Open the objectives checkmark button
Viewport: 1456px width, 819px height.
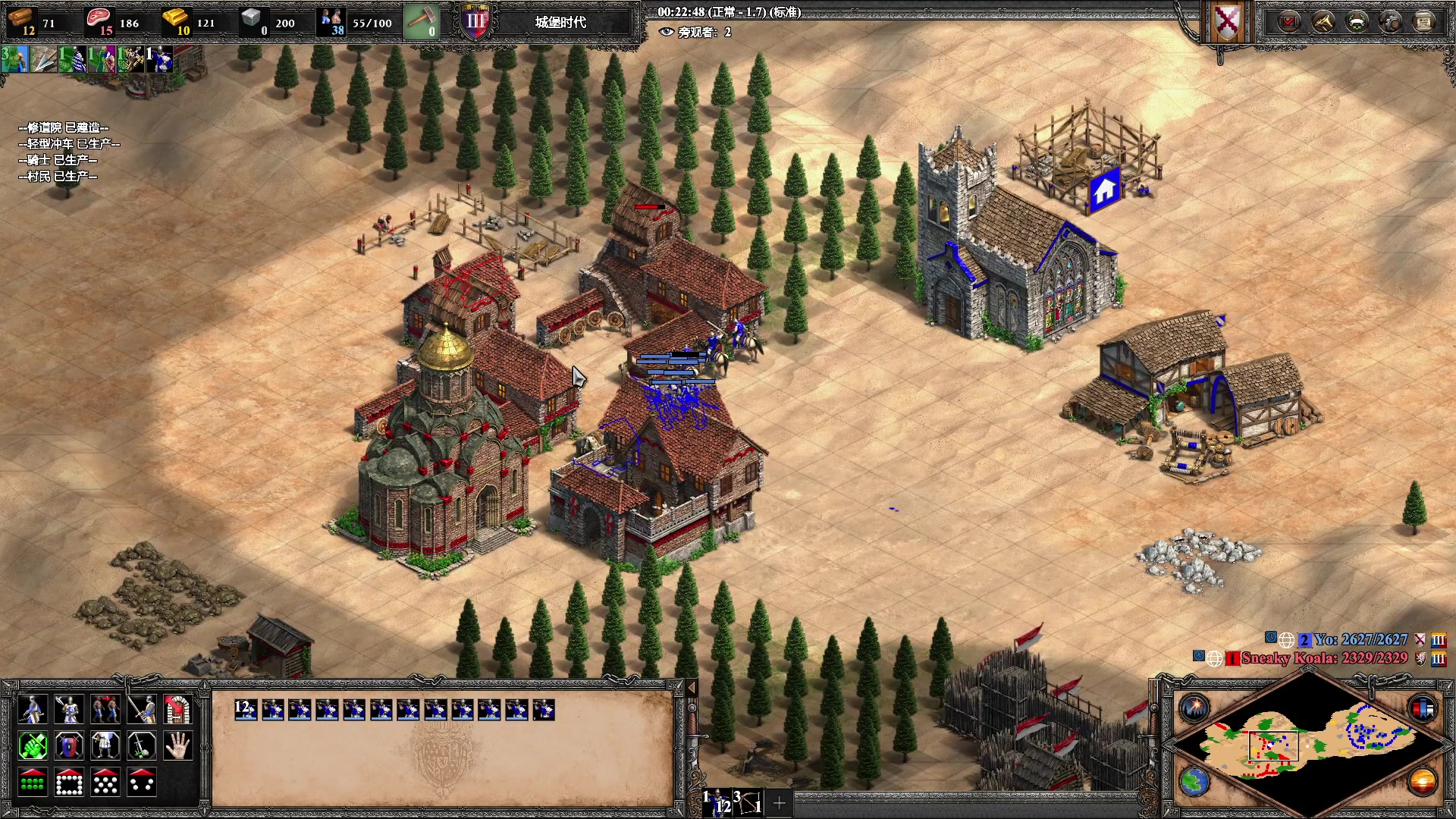[1288, 22]
